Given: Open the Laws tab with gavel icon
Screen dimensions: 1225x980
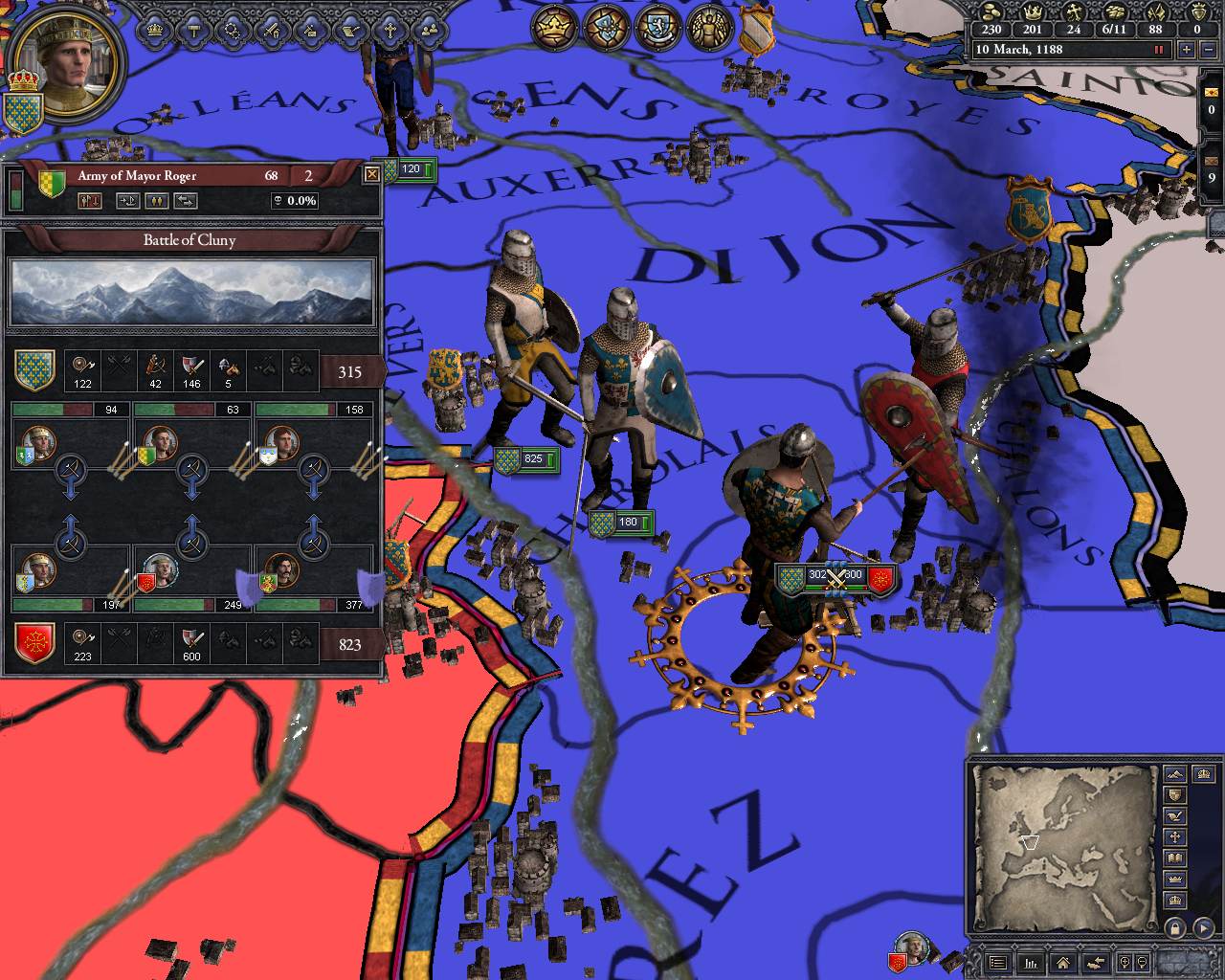Looking at the screenshot, I should click(x=193, y=31).
